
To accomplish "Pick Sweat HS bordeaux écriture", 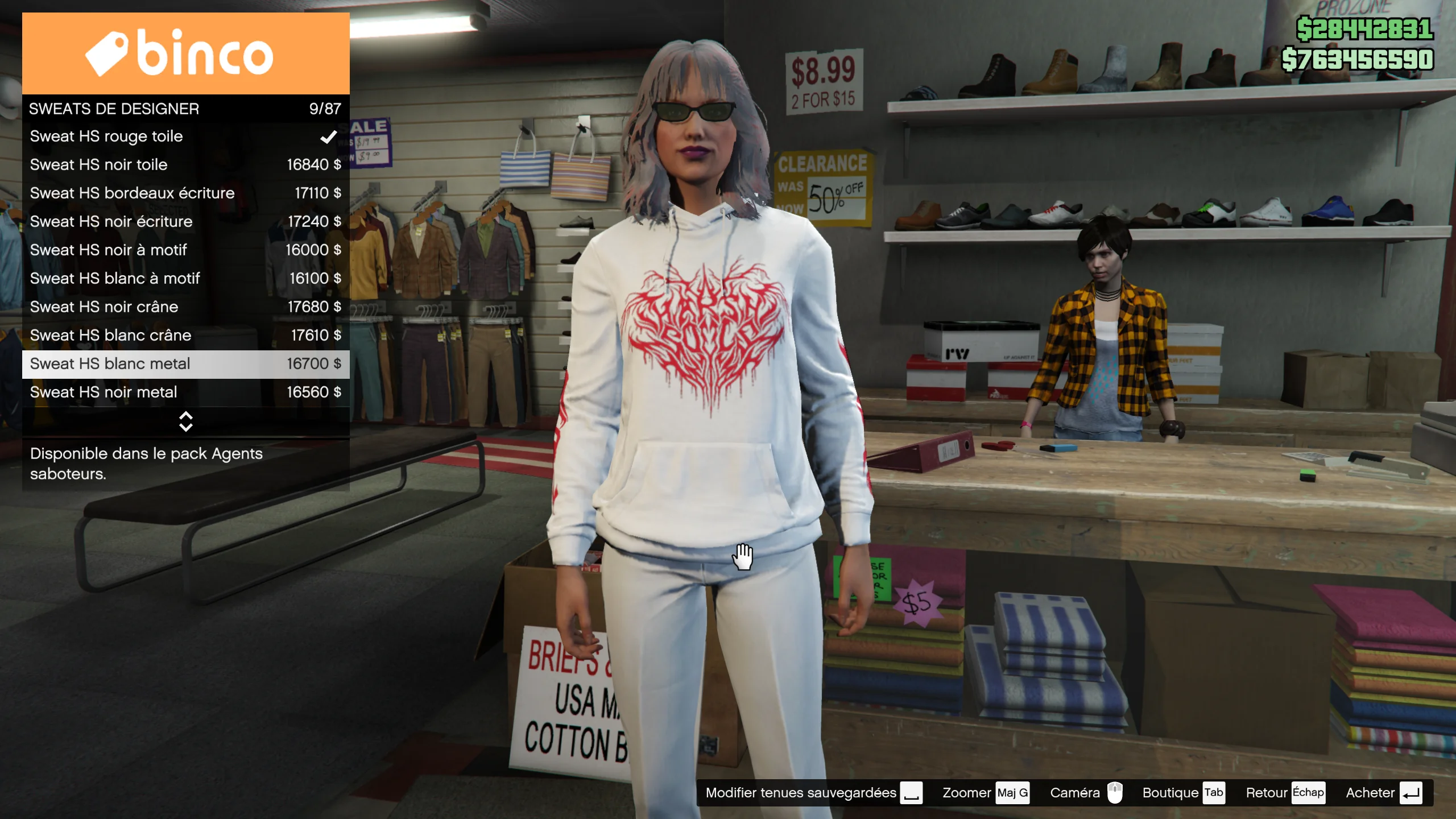I will click(185, 193).
